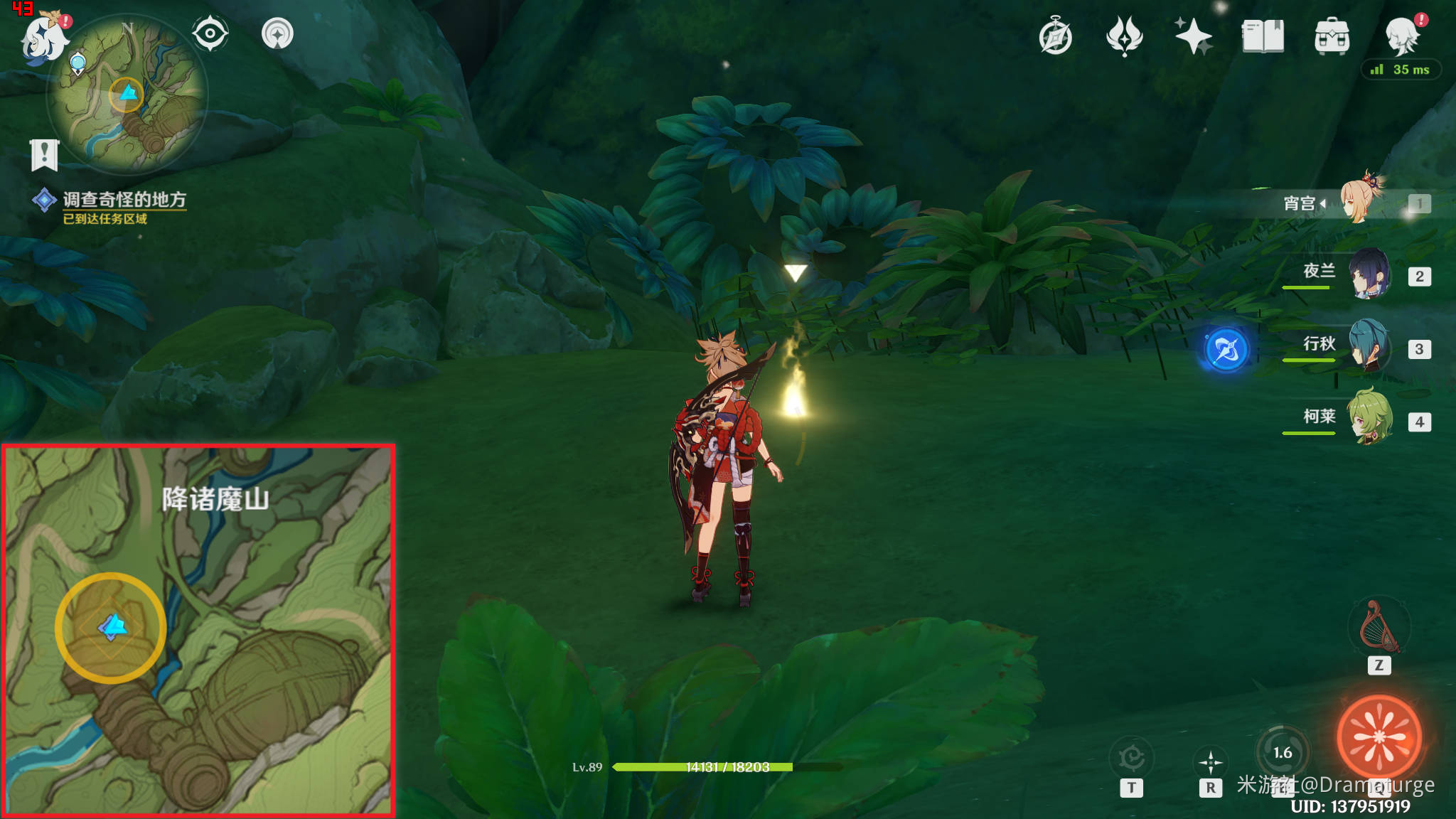Open the quest log exclamation banner
The width and height of the screenshot is (1456, 819).
[x=44, y=154]
